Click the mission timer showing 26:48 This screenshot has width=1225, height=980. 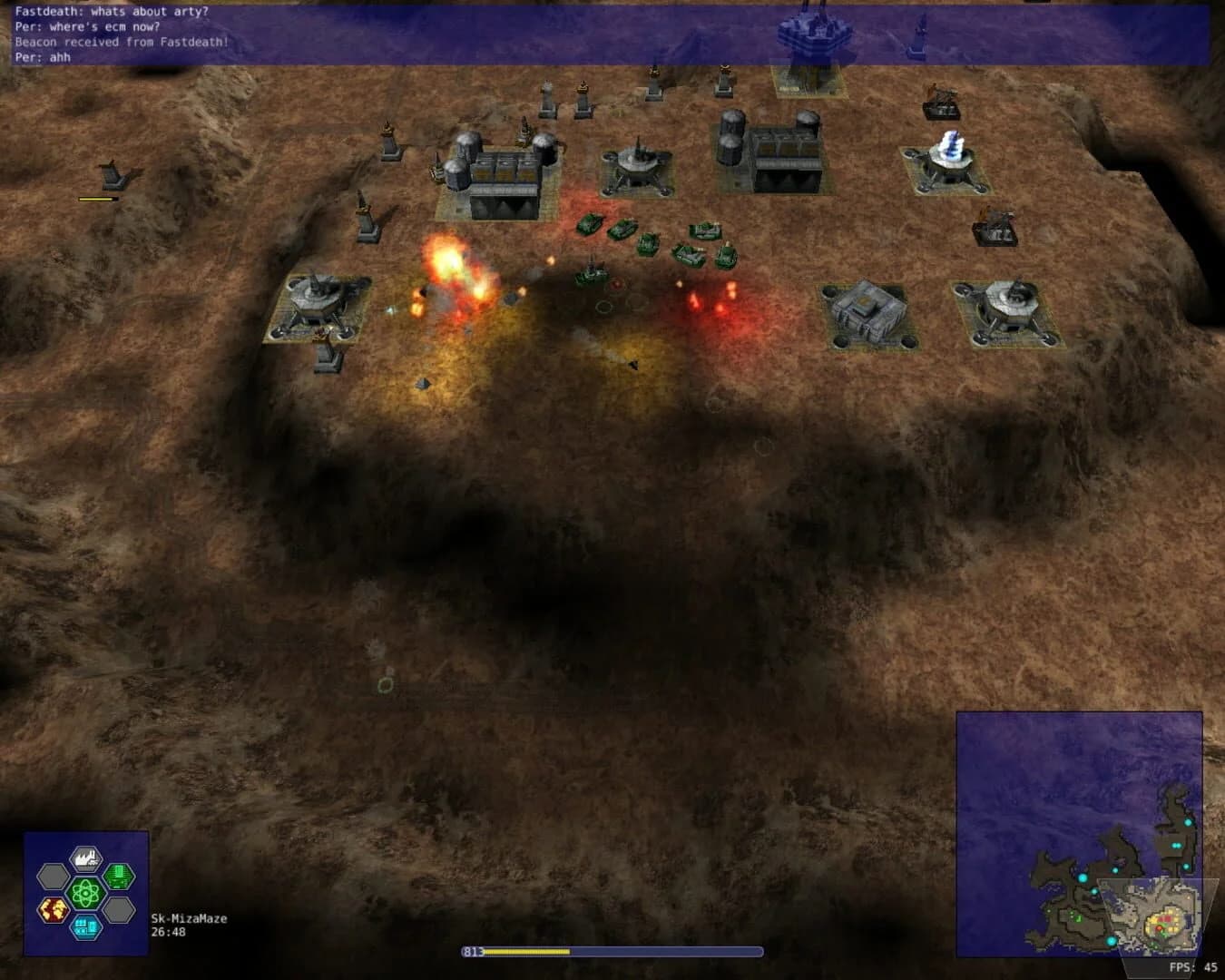(x=171, y=931)
